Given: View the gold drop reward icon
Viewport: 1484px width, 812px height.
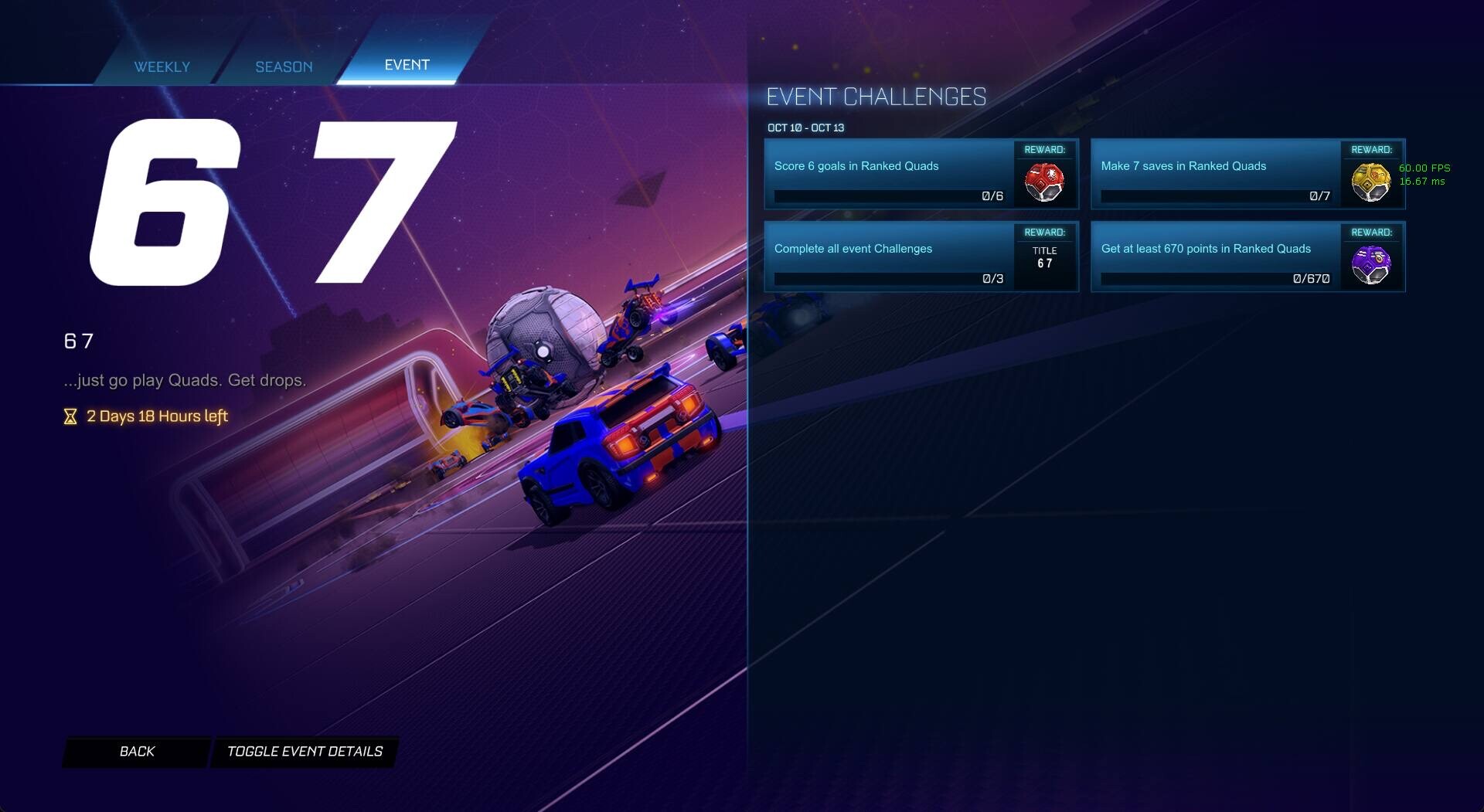Looking at the screenshot, I should [x=1370, y=182].
